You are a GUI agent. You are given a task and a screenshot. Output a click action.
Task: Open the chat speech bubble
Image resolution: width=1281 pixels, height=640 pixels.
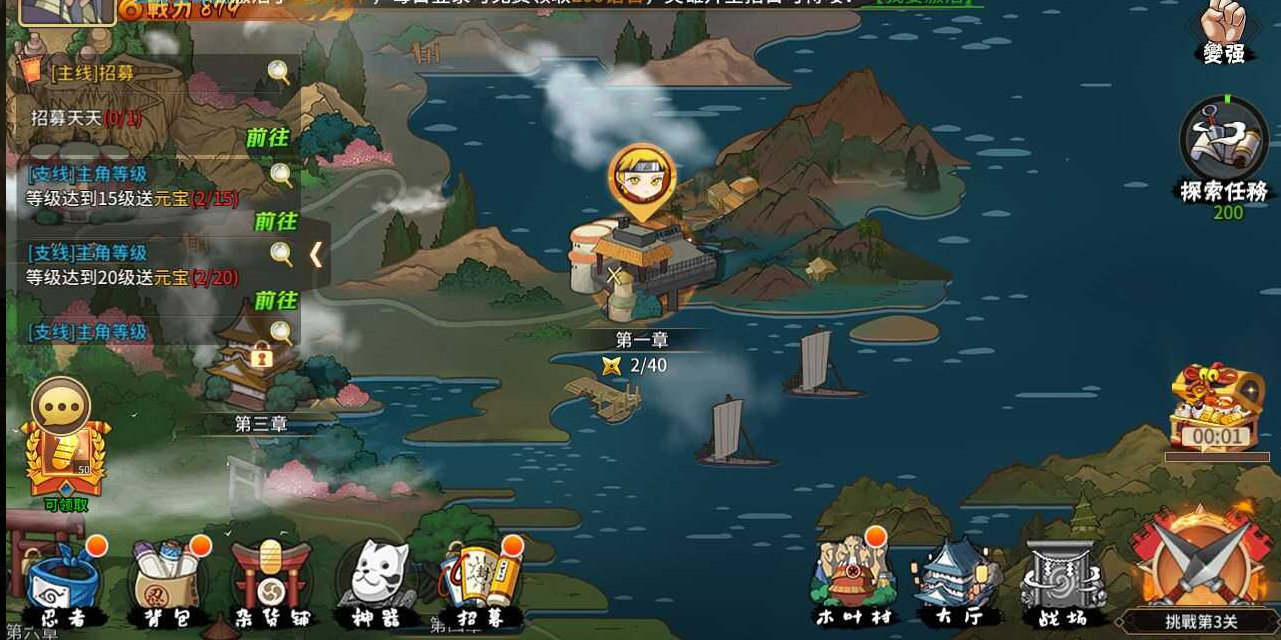click(61, 405)
